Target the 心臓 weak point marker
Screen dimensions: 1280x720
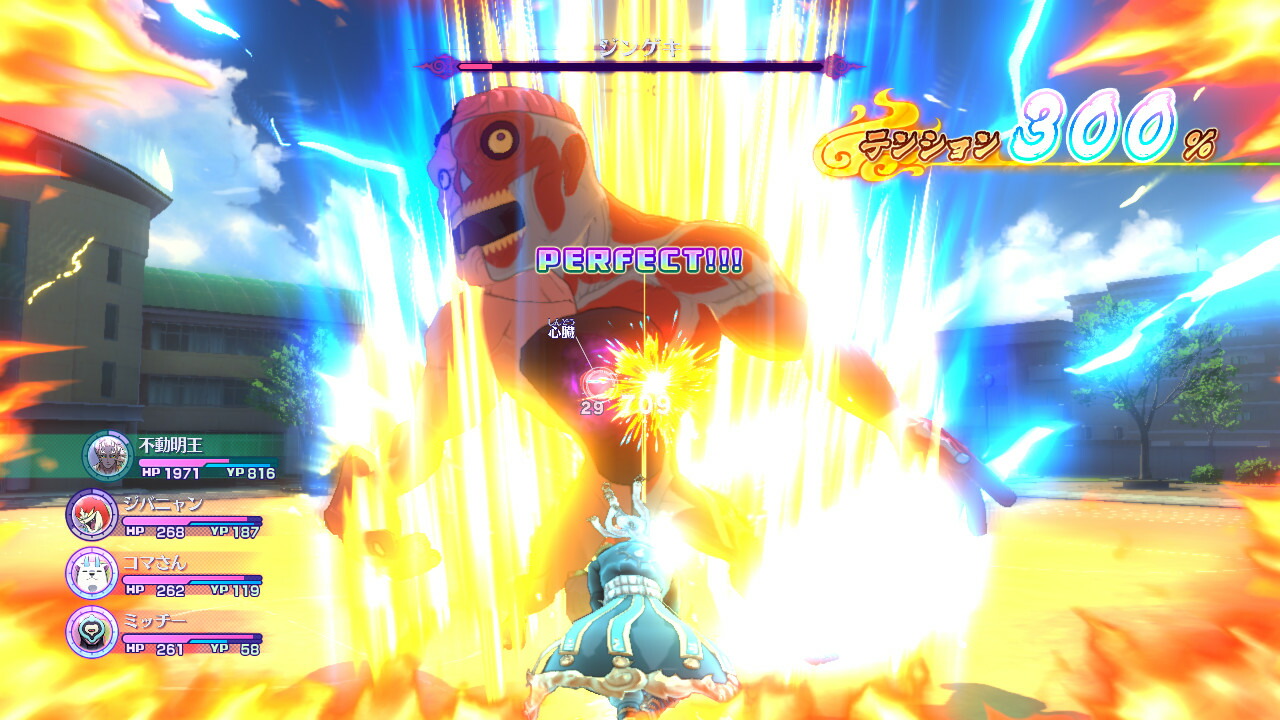(x=598, y=381)
